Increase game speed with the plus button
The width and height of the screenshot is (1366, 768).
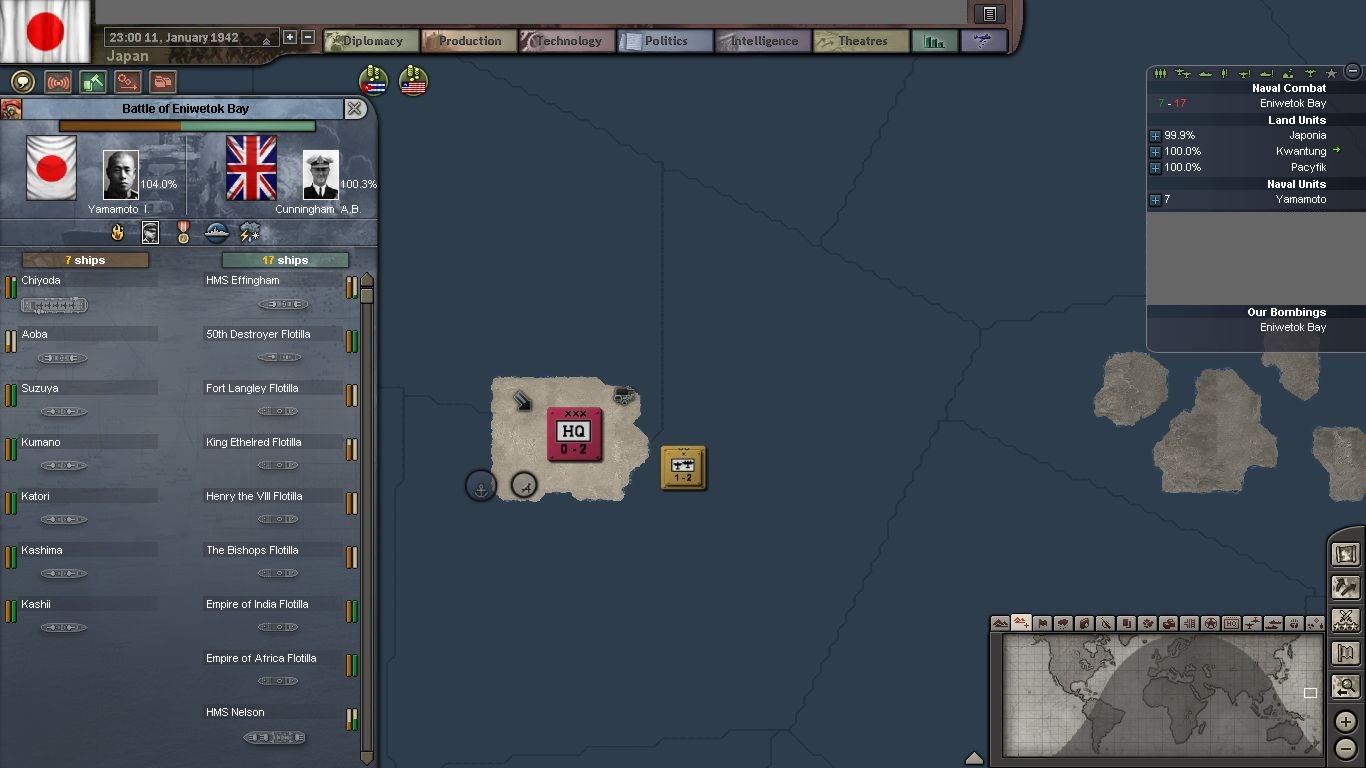pyautogui.click(x=290, y=38)
